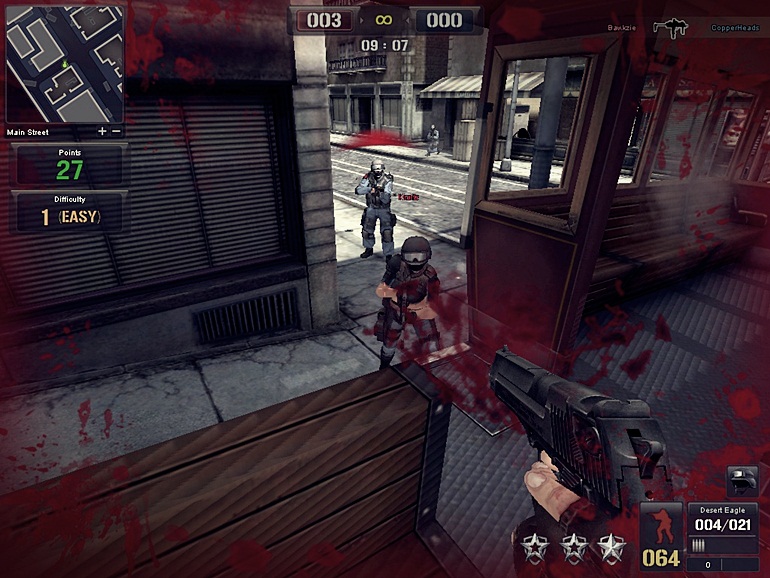Viewport: 770px width, 578px height.
Task: Zoom out the minimap with minus button
Action: [x=116, y=131]
